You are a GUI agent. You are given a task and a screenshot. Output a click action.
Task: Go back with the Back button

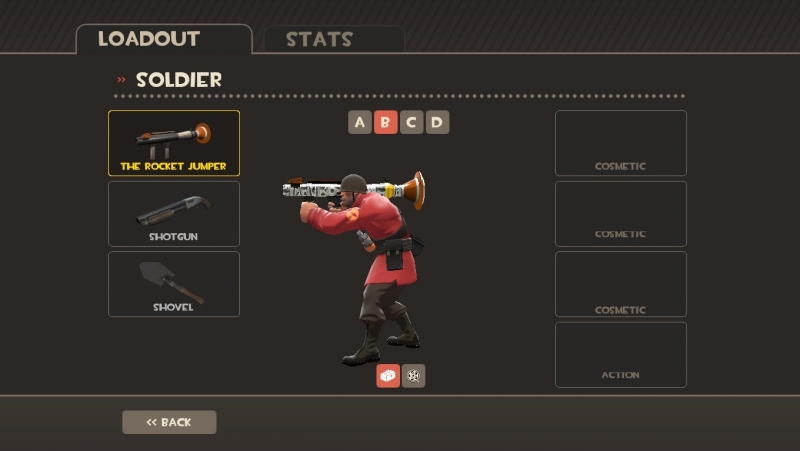[169, 422]
